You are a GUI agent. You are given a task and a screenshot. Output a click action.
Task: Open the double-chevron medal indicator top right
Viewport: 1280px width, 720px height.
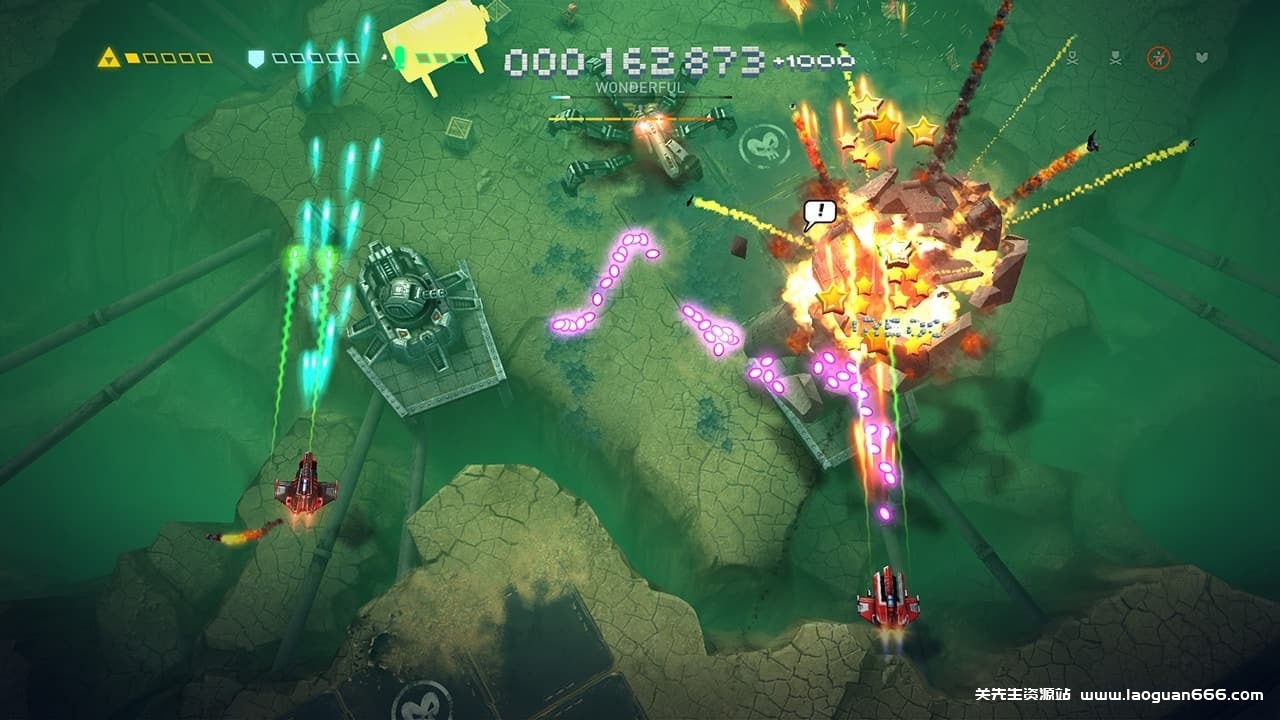tap(1203, 57)
